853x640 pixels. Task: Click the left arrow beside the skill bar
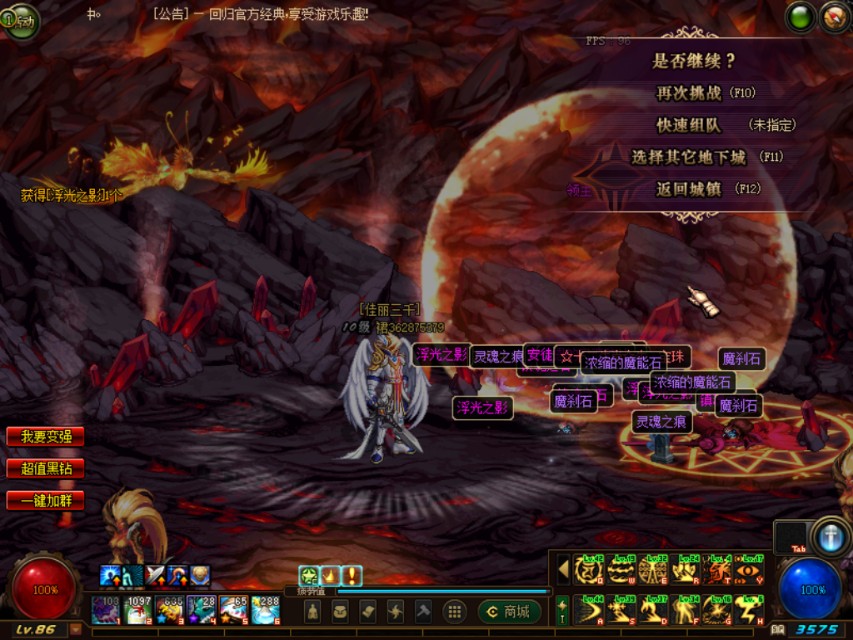(562, 569)
